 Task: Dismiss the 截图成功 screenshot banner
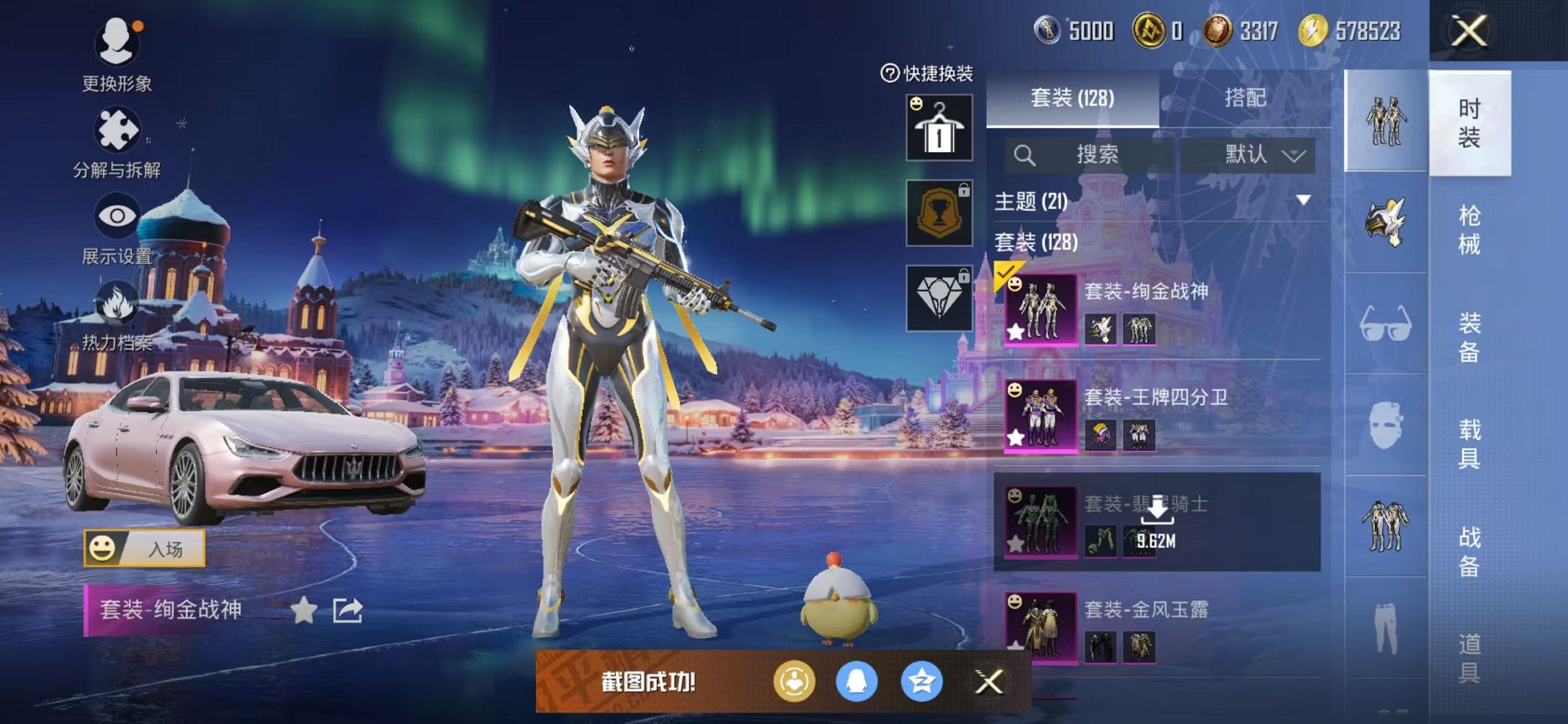[989, 682]
